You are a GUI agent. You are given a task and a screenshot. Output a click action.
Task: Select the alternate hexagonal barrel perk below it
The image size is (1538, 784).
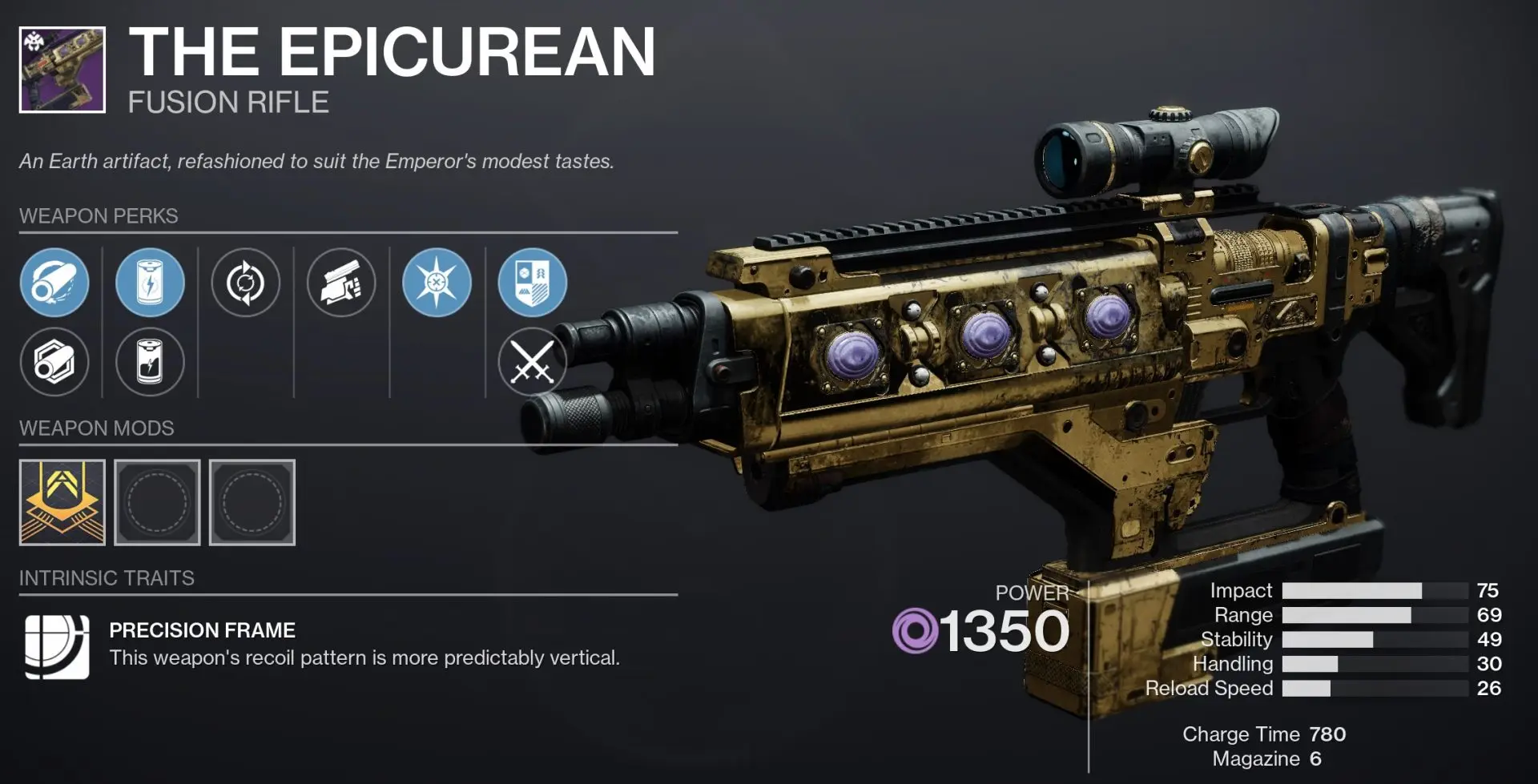click(x=54, y=362)
